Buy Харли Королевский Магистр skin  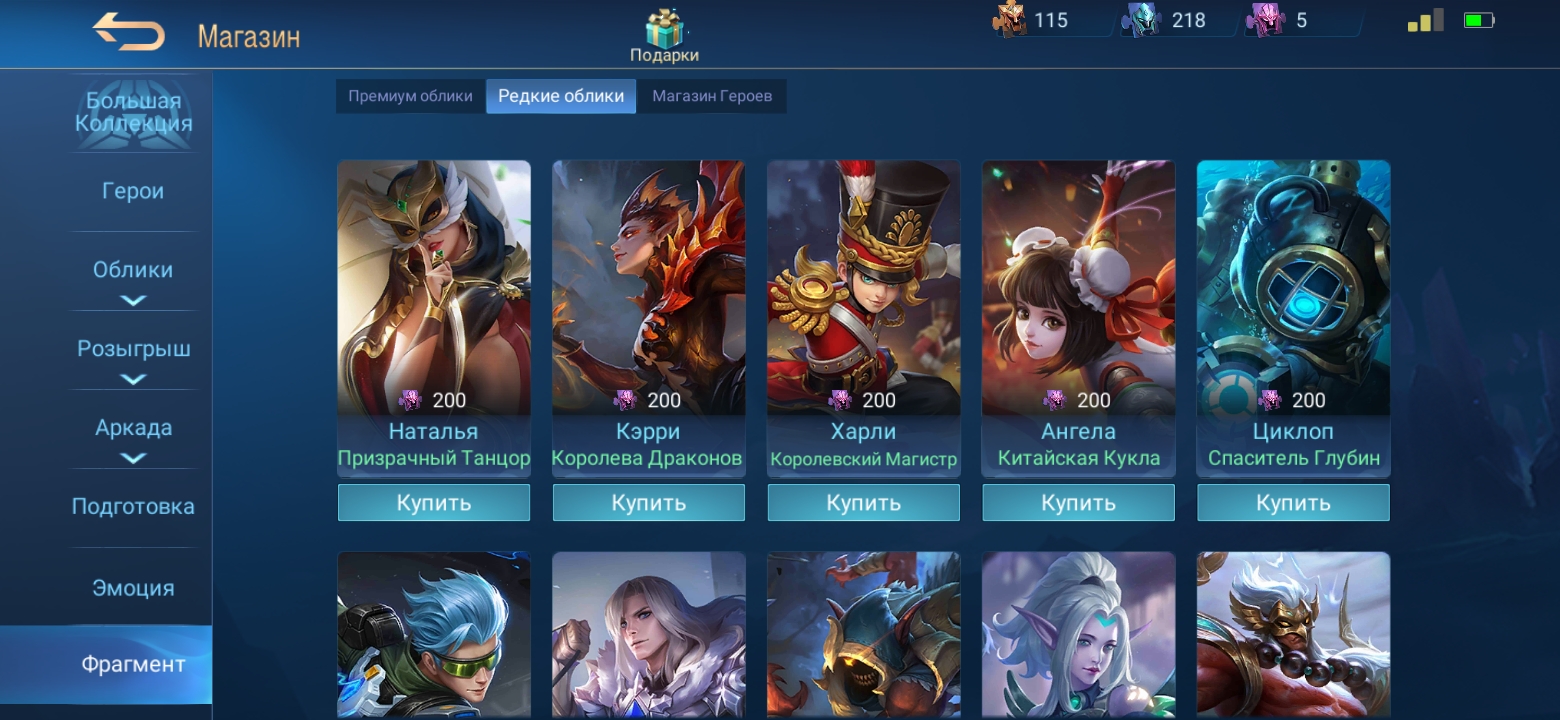click(864, 503)
